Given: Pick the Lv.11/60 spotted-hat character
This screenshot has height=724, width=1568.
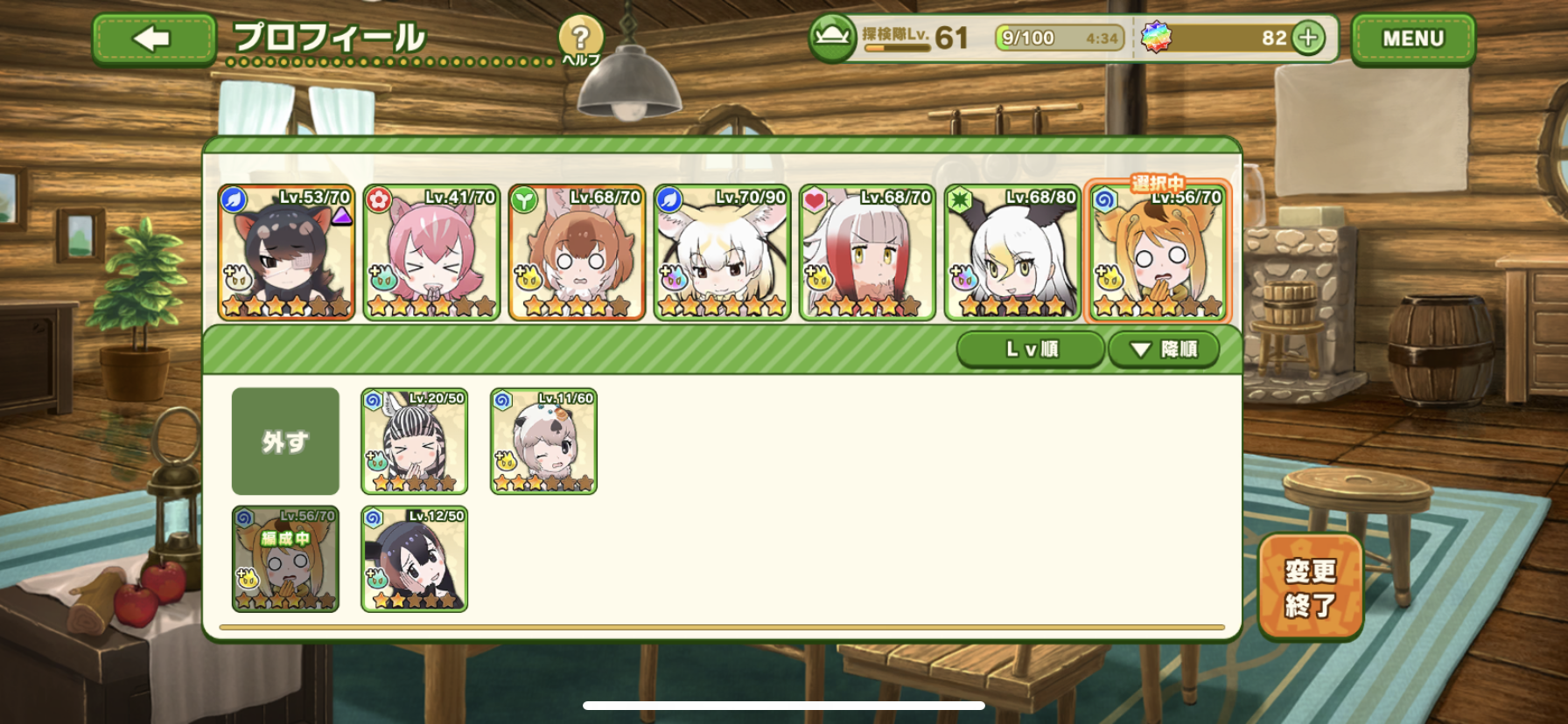Looking at the screenshot, I should (543, 442).
